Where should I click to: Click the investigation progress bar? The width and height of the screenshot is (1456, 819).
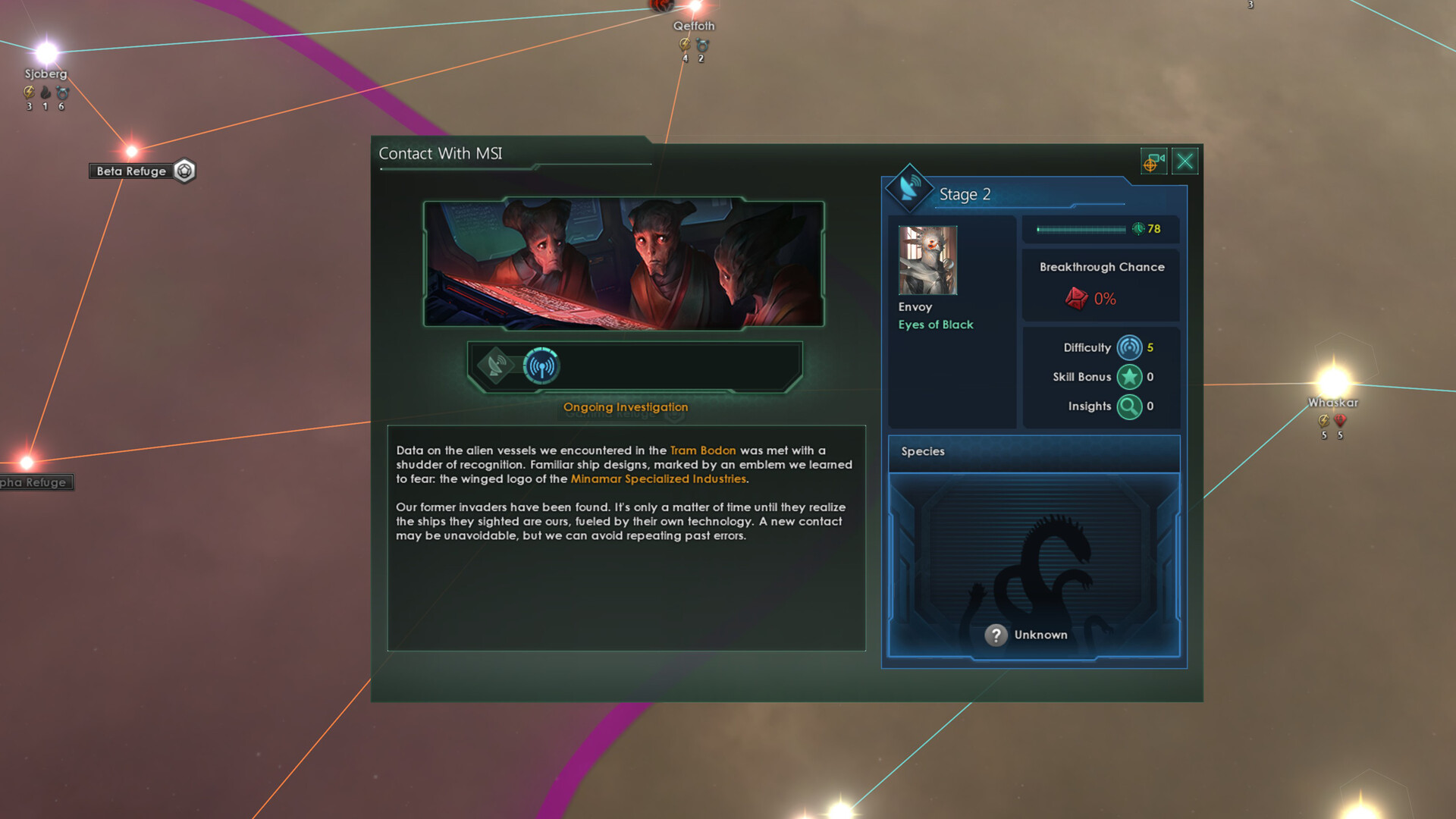click(1083, 228)
